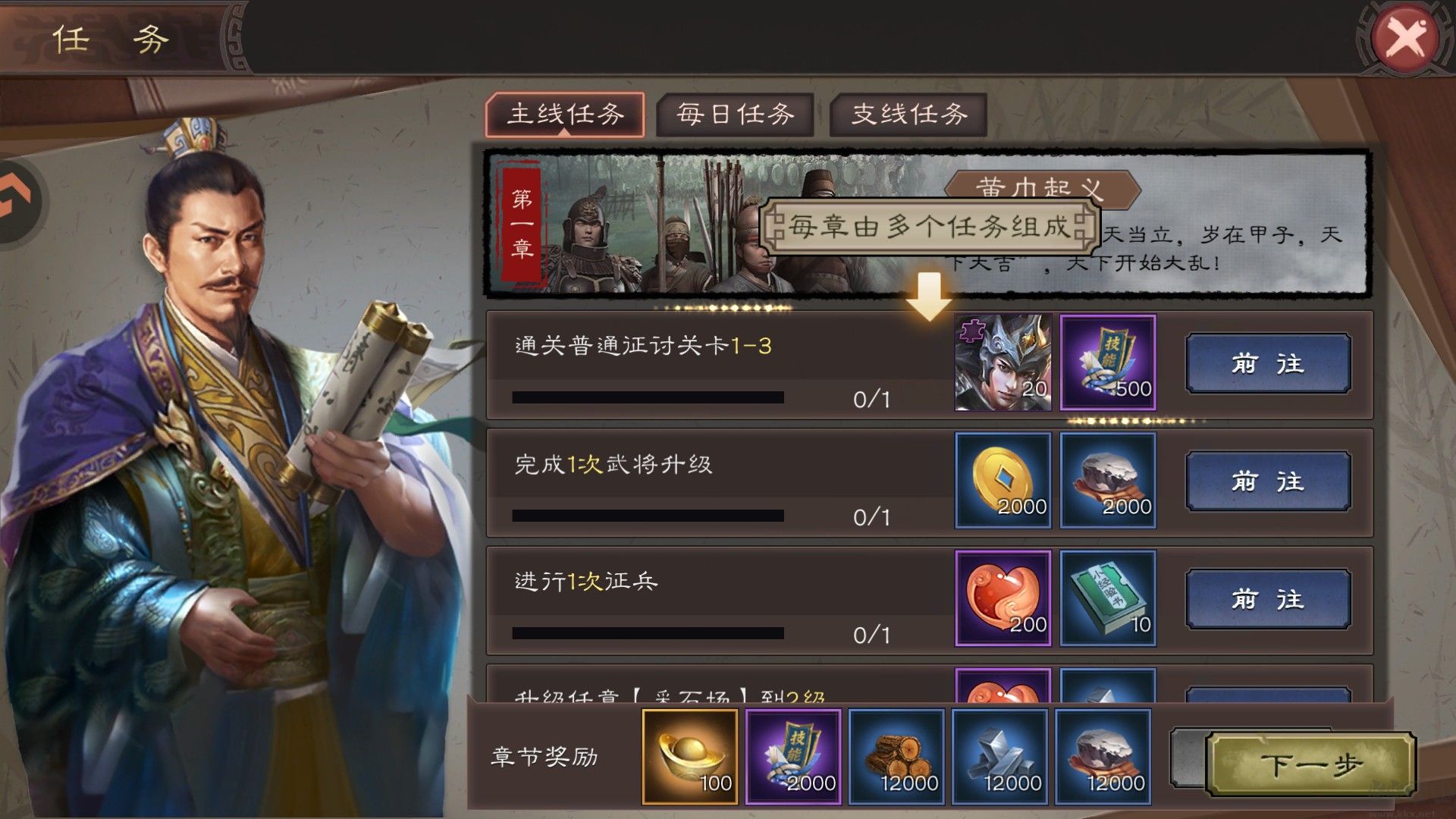Click the 12000 iron chapter reward
The image size is (1456, 819).
click(1001, 755)
